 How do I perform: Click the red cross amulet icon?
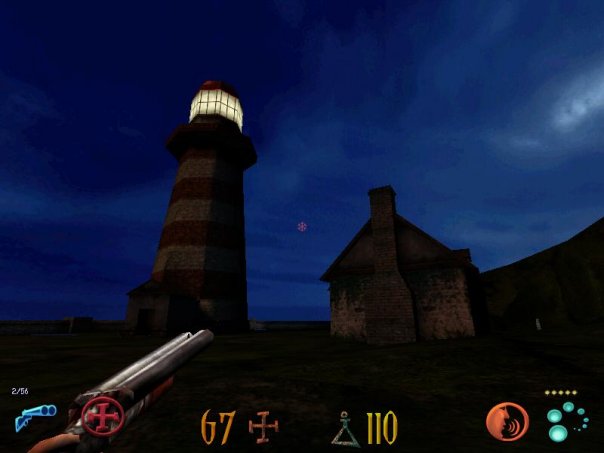click(x=102, y=415)
